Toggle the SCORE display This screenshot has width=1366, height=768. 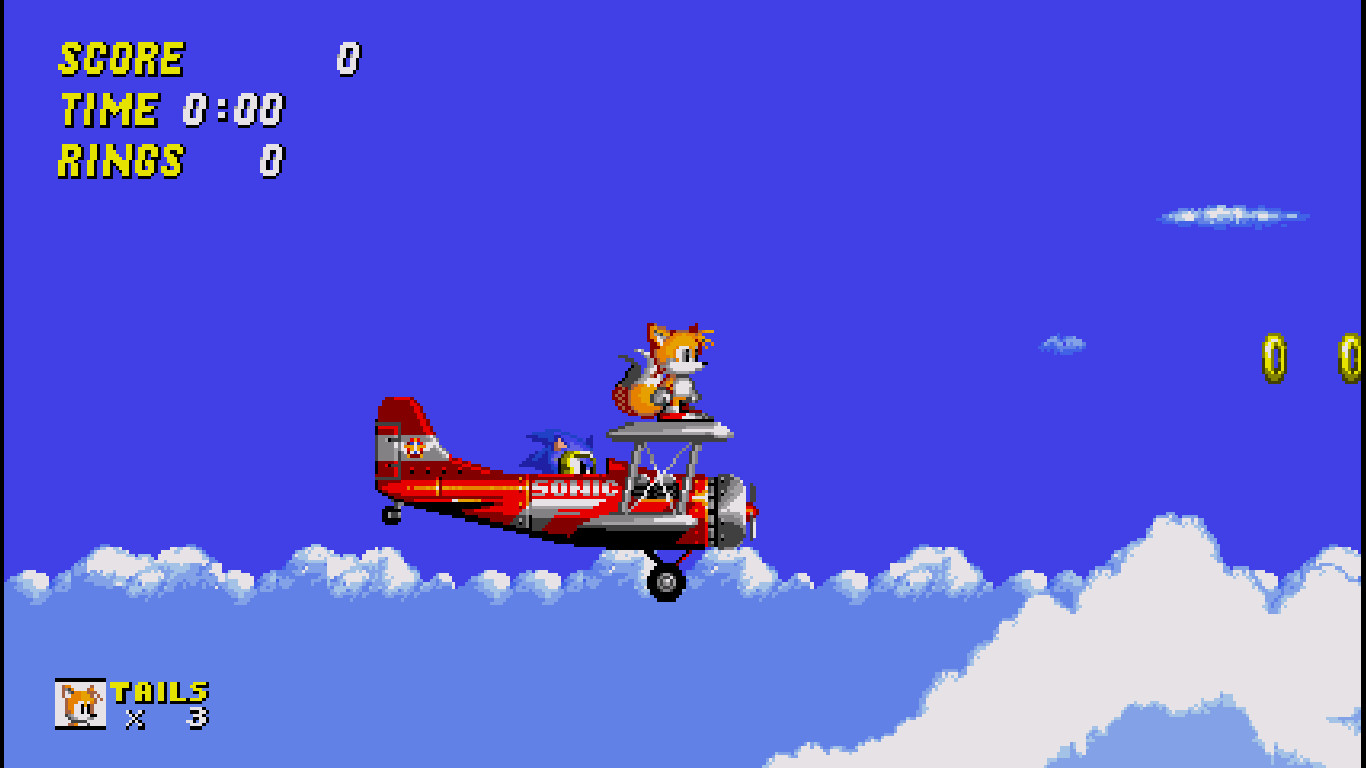pyautogui.click(x=120, y=58)
